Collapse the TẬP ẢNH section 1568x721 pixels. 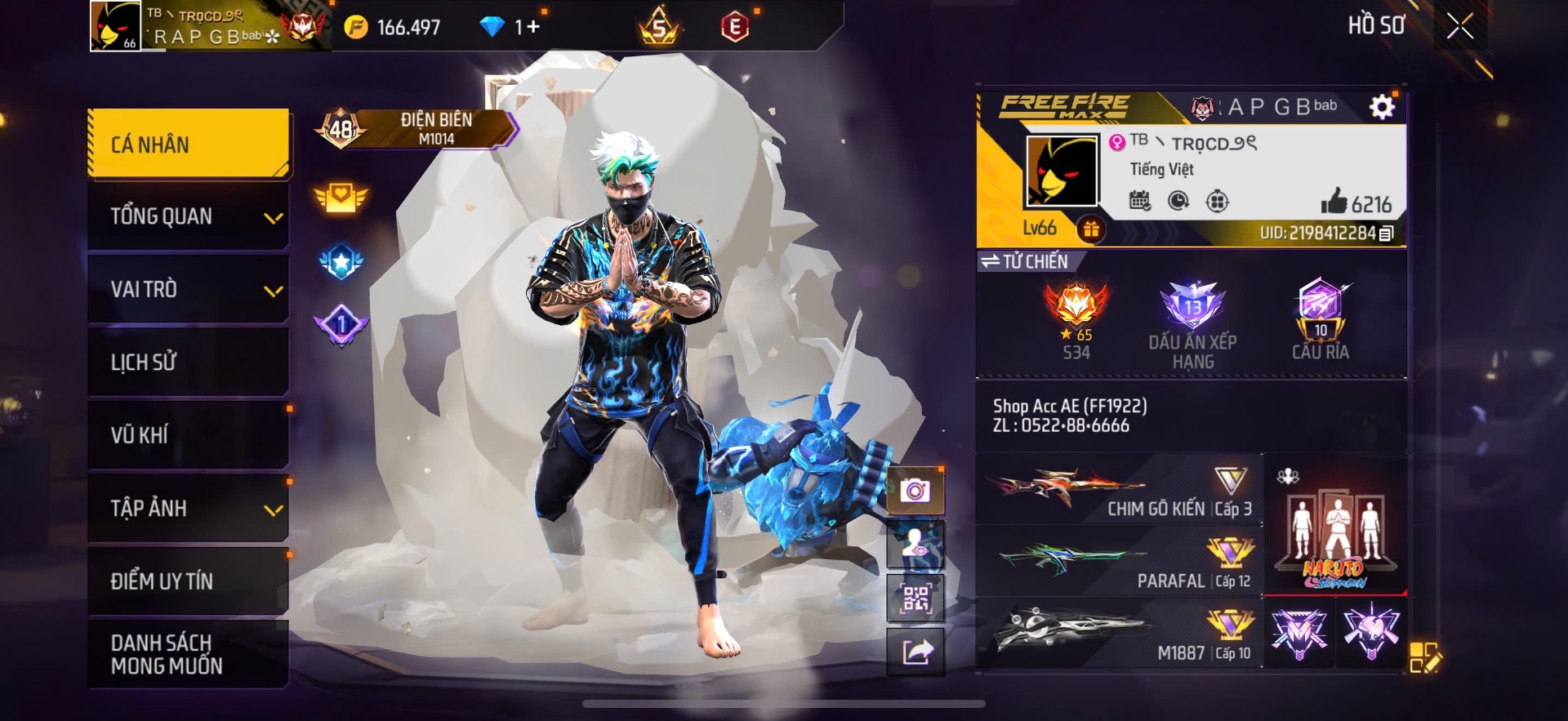pos(187,508)
